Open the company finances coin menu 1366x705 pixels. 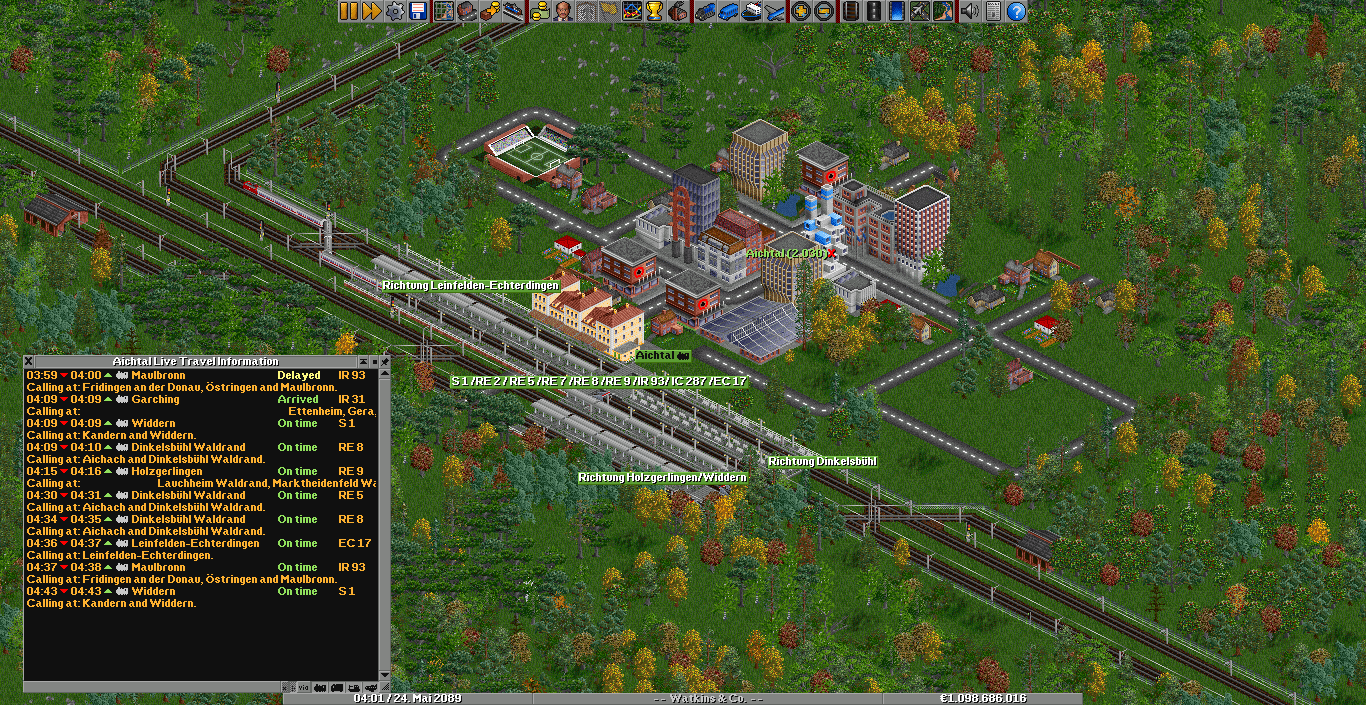[539, 11]
